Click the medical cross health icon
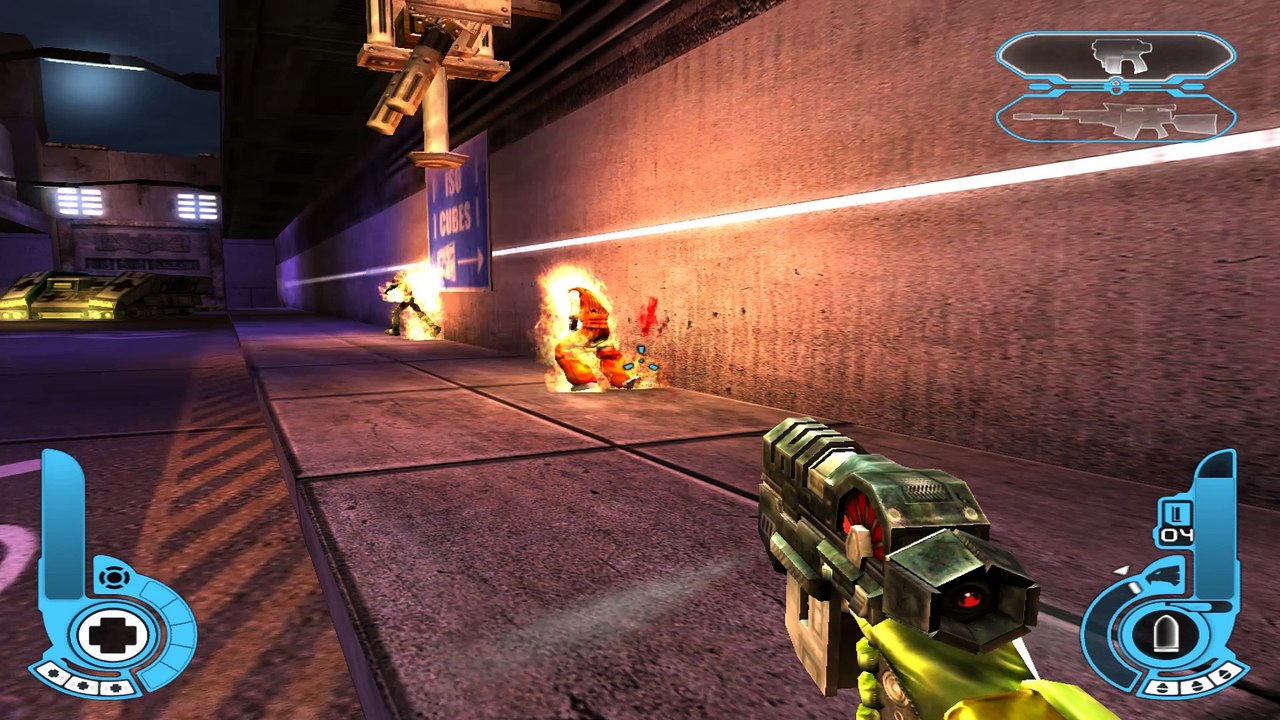Image resolution: width=1280 pixels, height=720 pixels. tap(111, 636)
